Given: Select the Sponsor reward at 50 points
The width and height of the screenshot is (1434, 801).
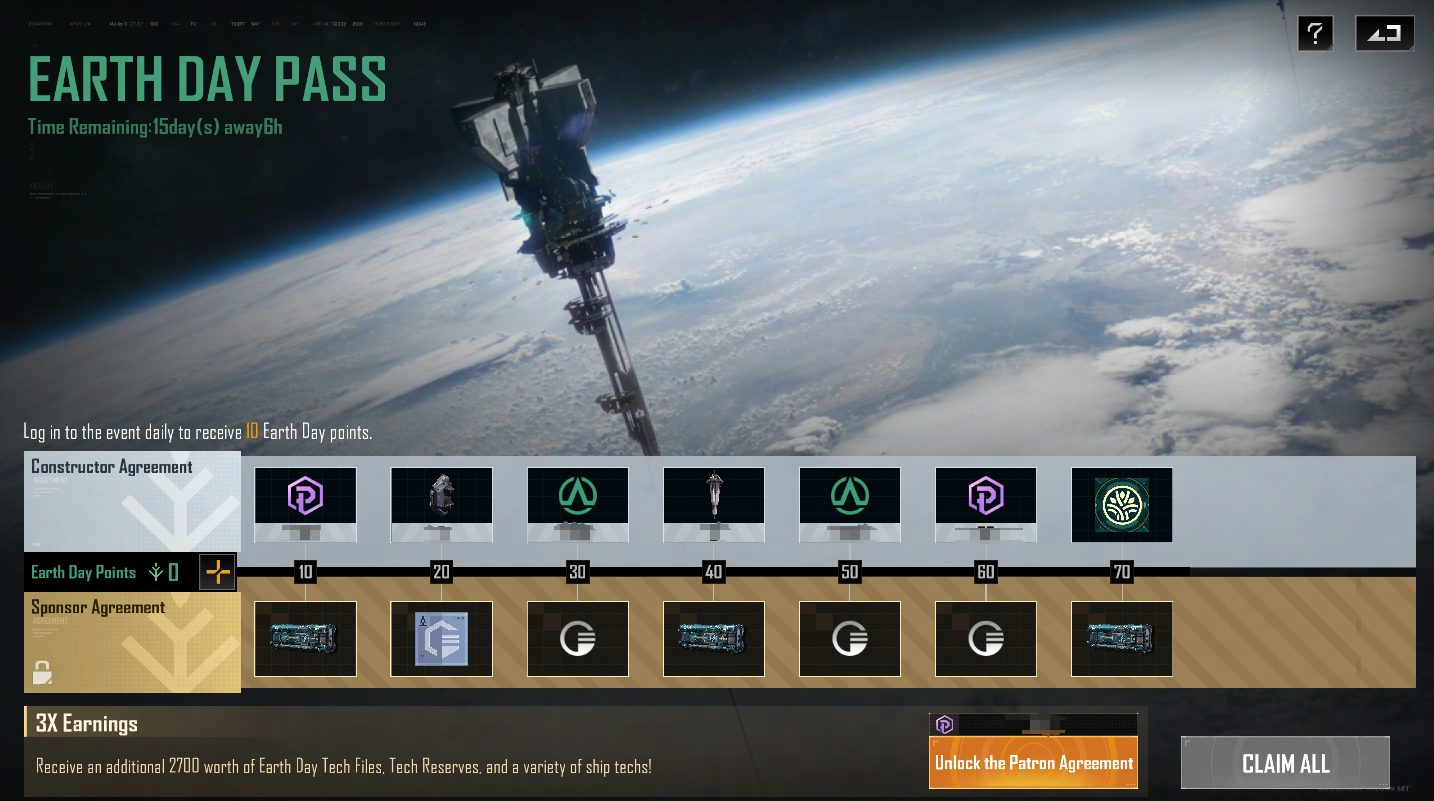Looking at the screenshot, I should point(849,639).
